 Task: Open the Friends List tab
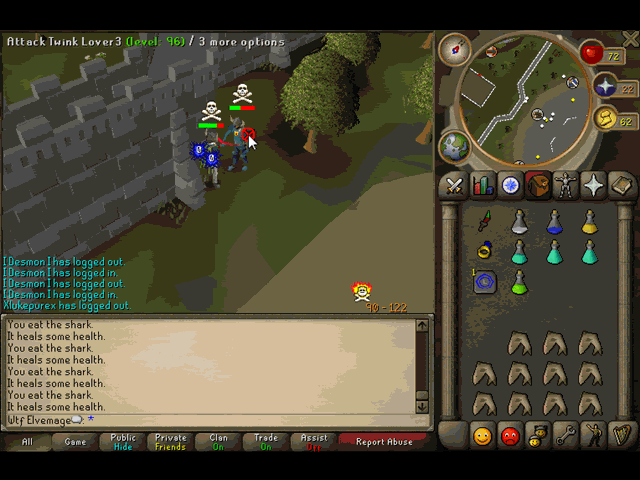pyautogui.click(x=483, y=436)
